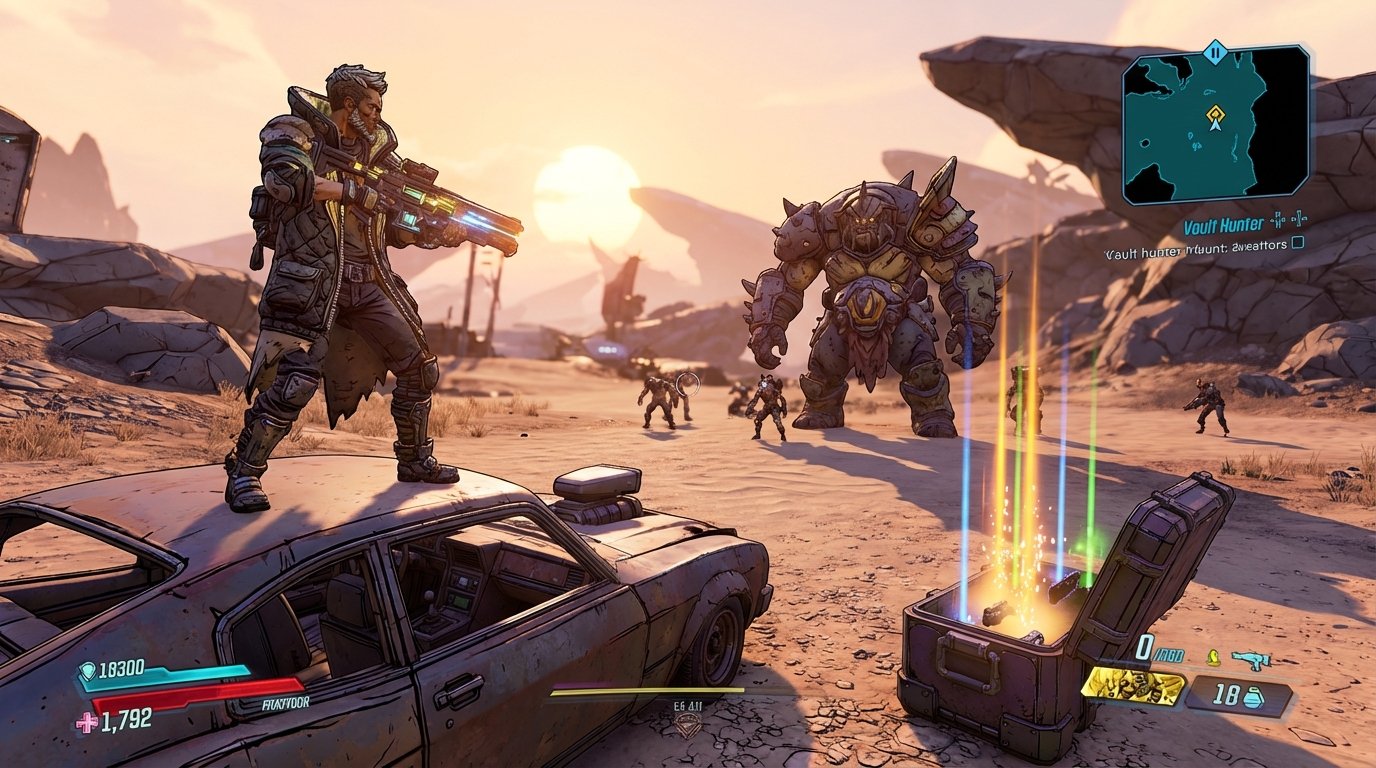Select the player direction arrow on the minimap
This screenshot has height=768, width=1376.
point(1216,126)
